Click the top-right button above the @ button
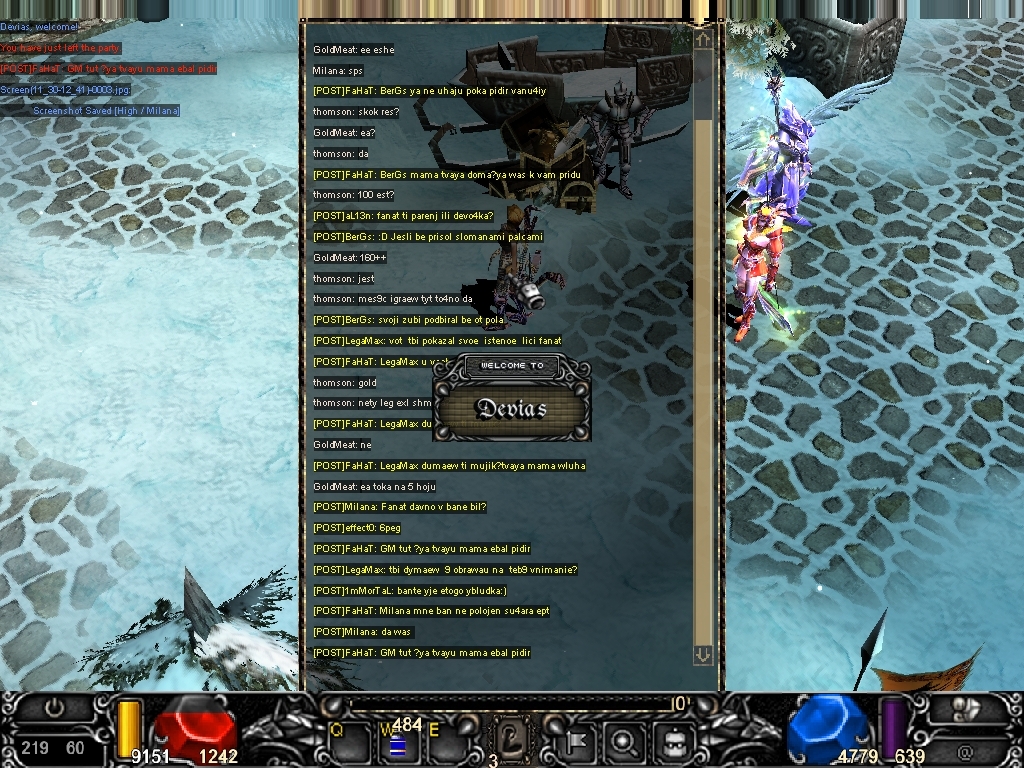Screen dimensions: 1024x768 click(965, 708)
